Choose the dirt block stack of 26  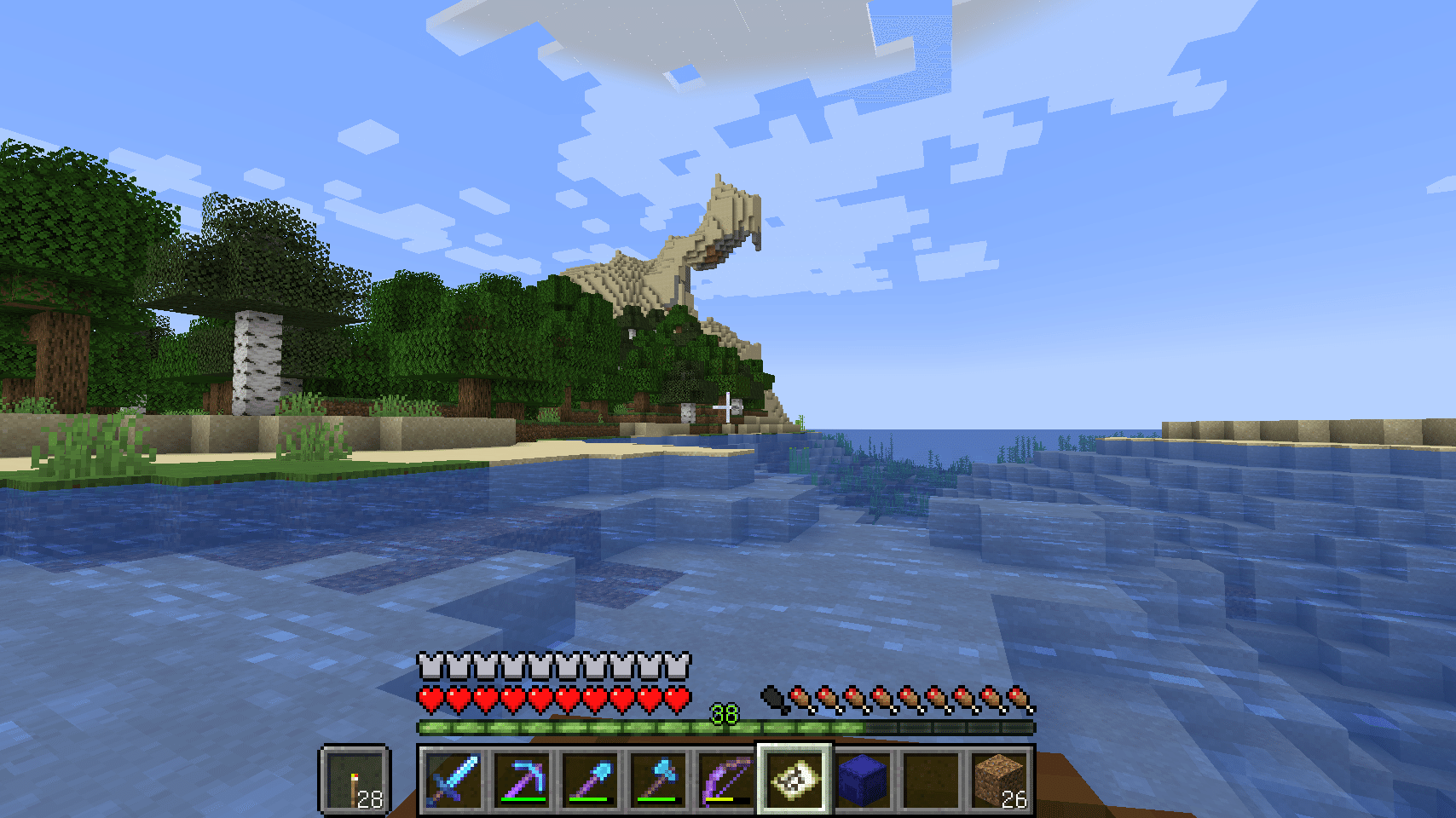999,779
